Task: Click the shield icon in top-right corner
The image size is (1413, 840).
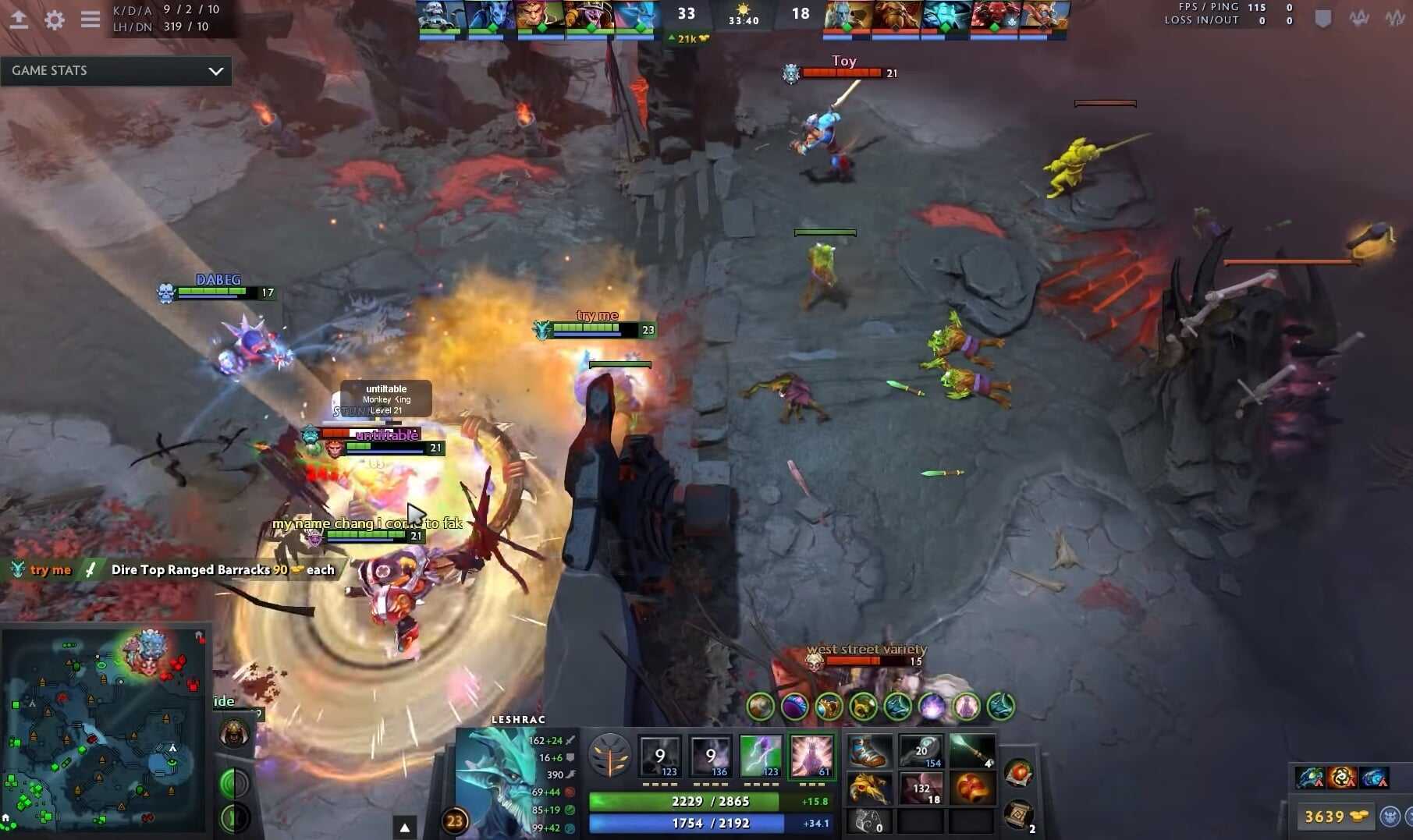Action: [x=1323, y=19]
